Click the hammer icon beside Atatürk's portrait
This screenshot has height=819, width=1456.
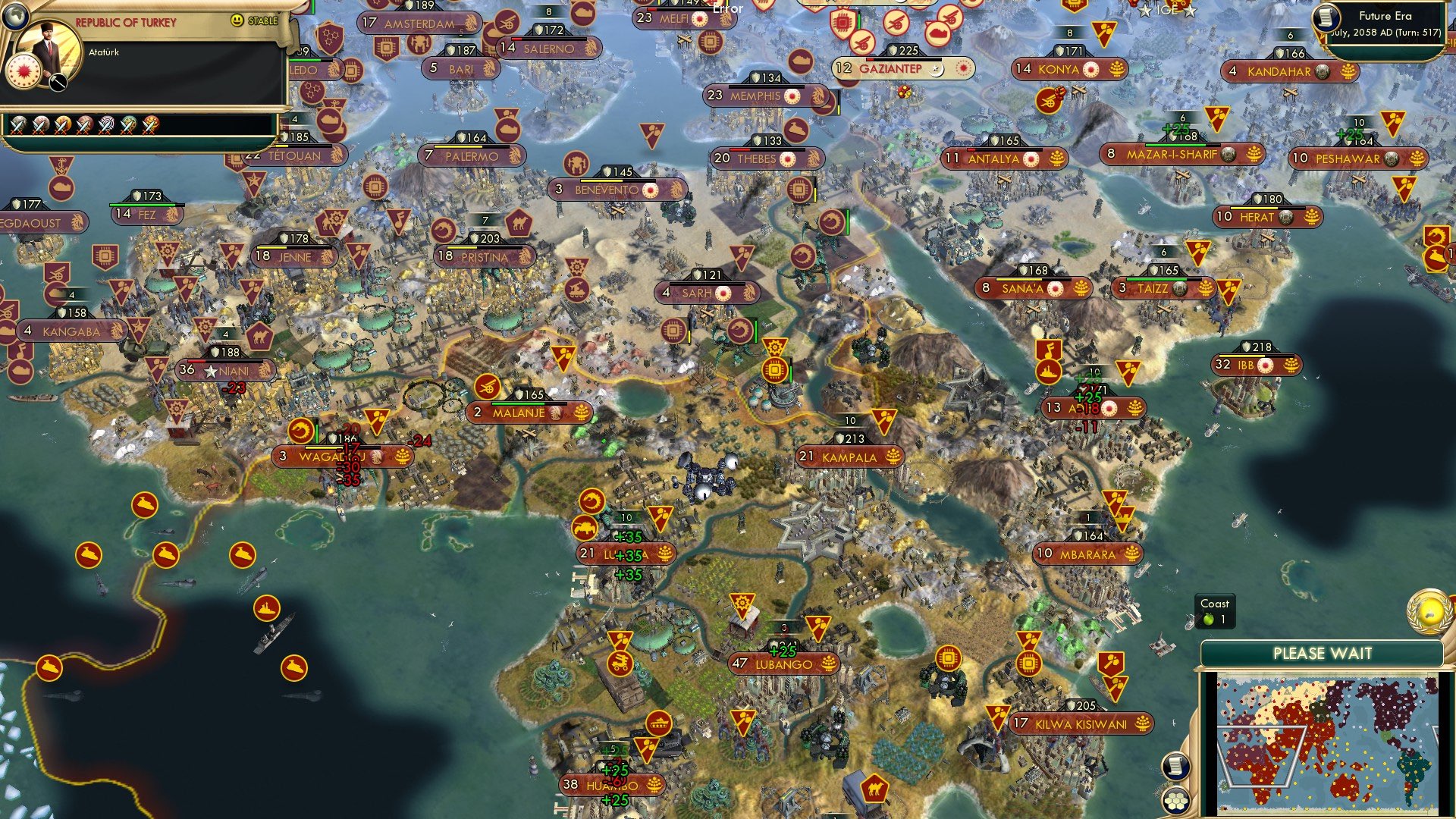pyautogui.click(x=57, y=83)
